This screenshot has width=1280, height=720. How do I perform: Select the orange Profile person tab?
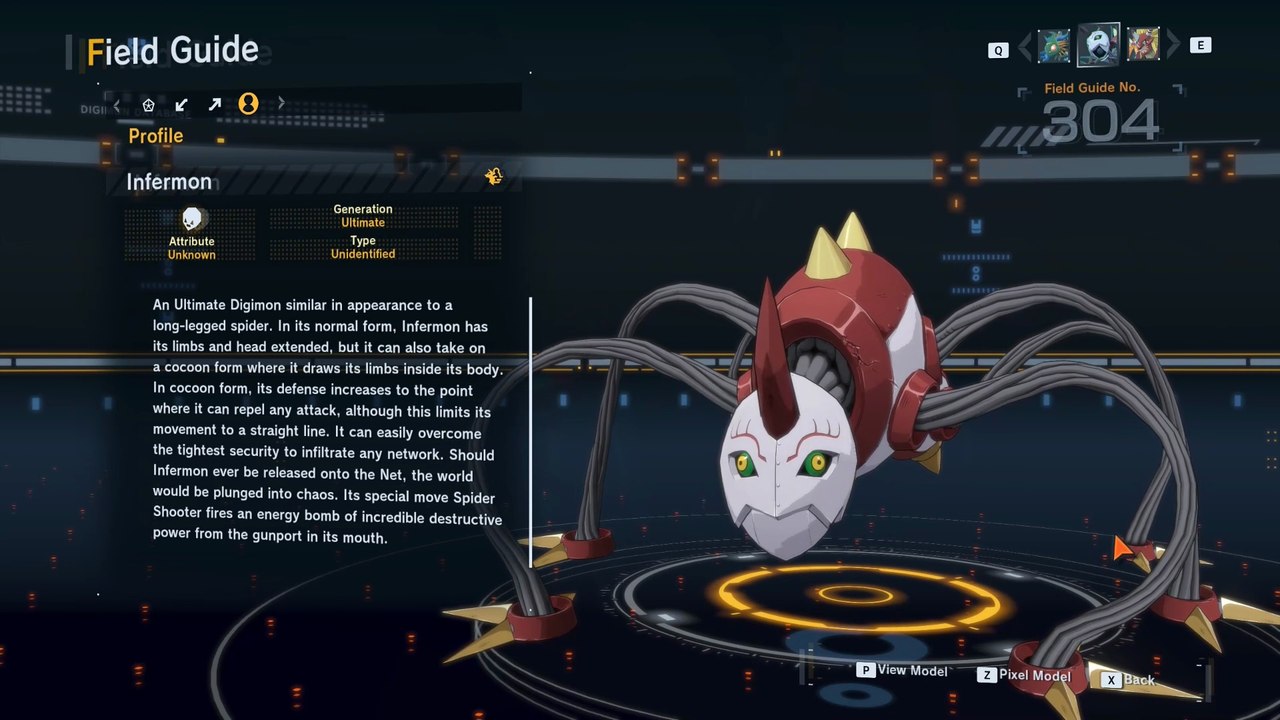[x=248, y=104]
